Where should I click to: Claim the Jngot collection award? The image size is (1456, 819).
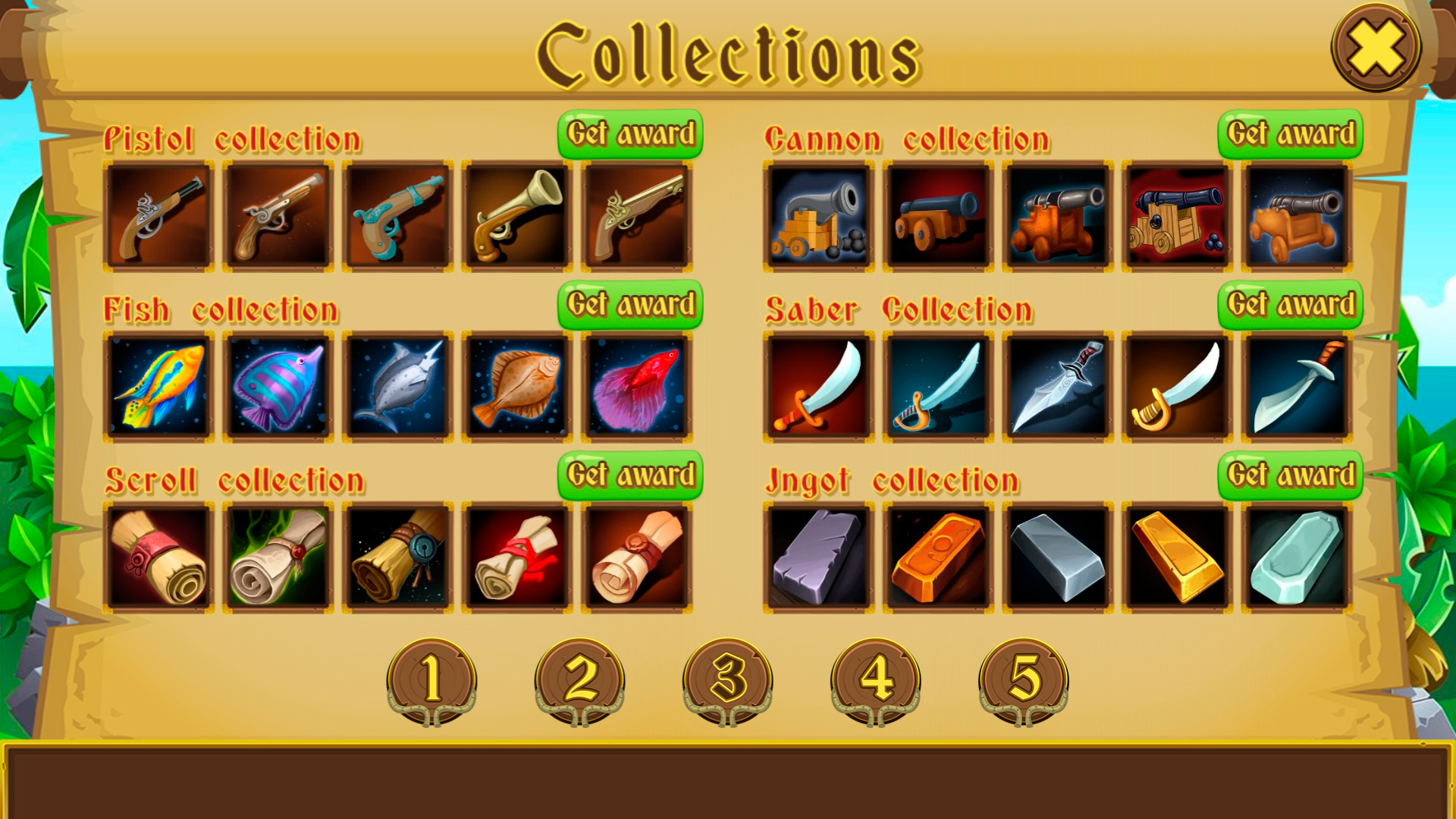click(x=1290, y=474)
